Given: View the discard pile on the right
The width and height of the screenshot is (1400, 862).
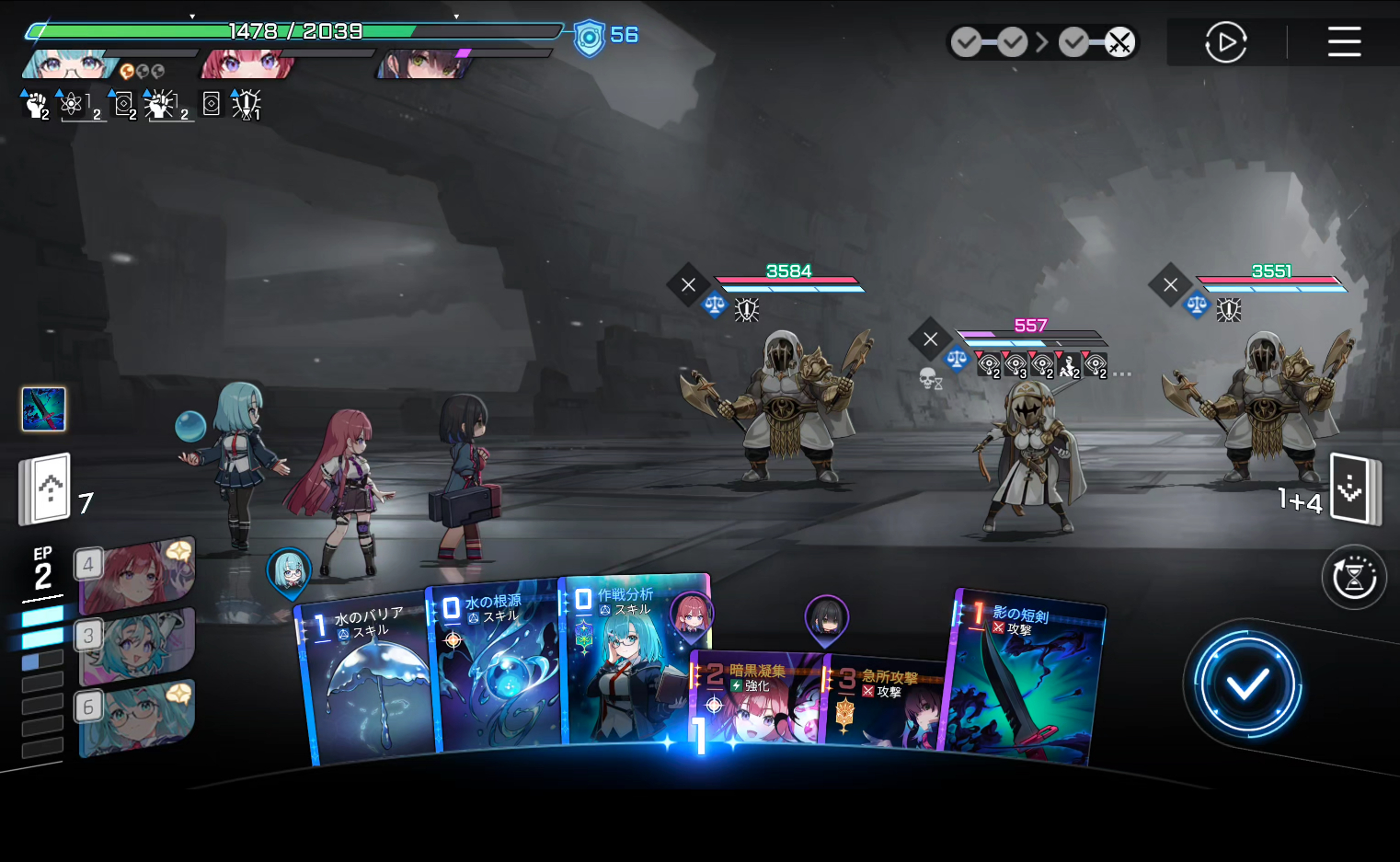Looking at the screenshot, I should click(1354, 488).
